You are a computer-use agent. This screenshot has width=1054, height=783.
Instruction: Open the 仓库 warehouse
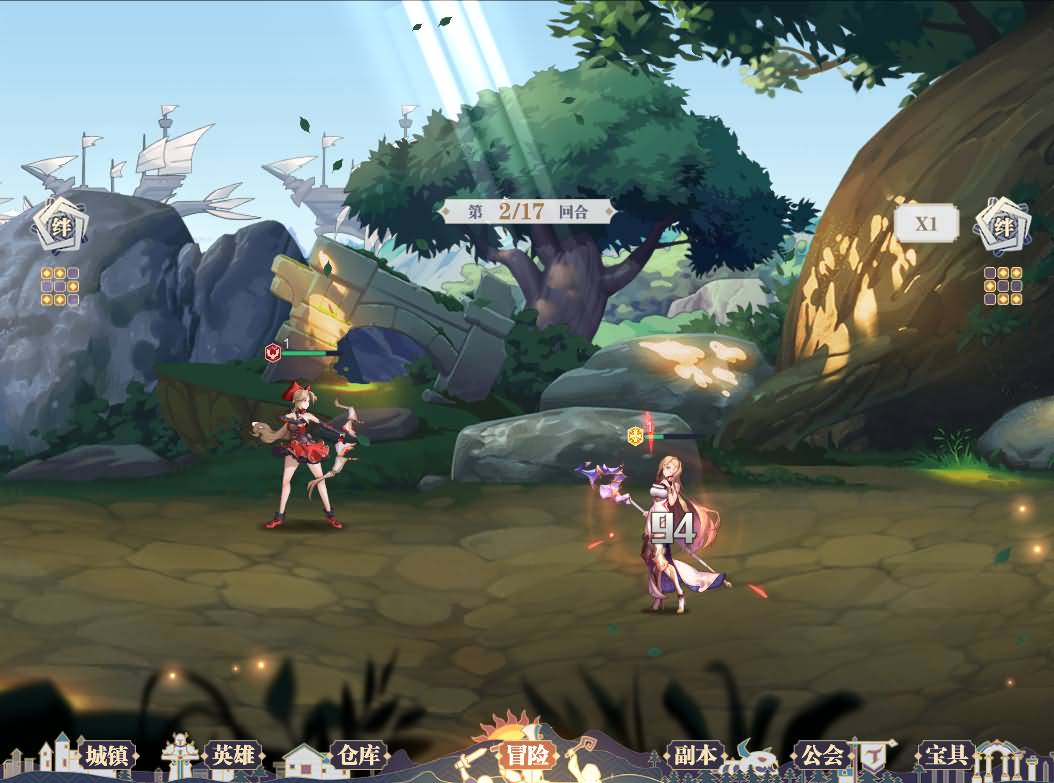click(x=358, y=755)
